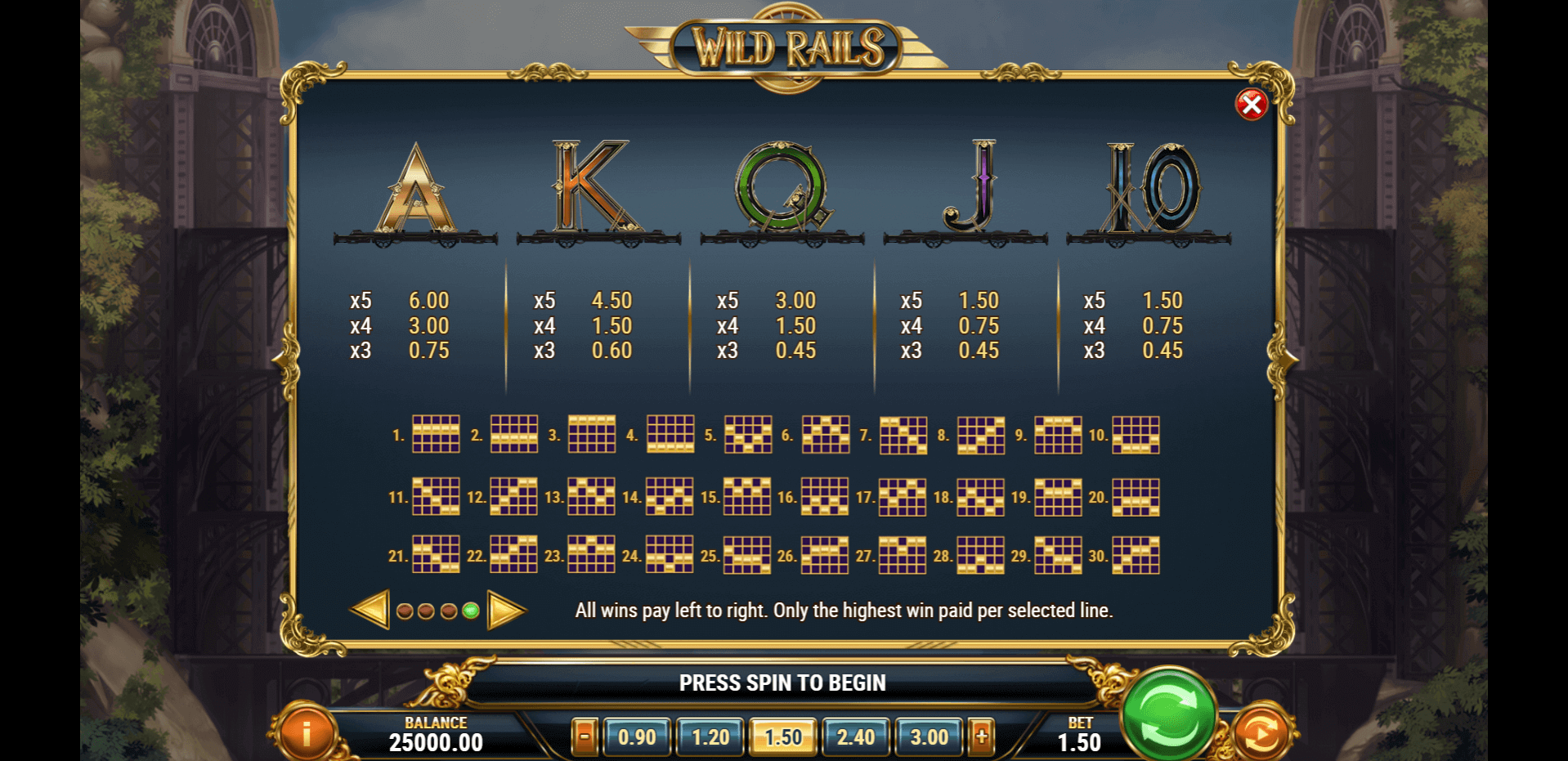
Task: Choose the 1.20 bet amount
Action: coord(710,736)
